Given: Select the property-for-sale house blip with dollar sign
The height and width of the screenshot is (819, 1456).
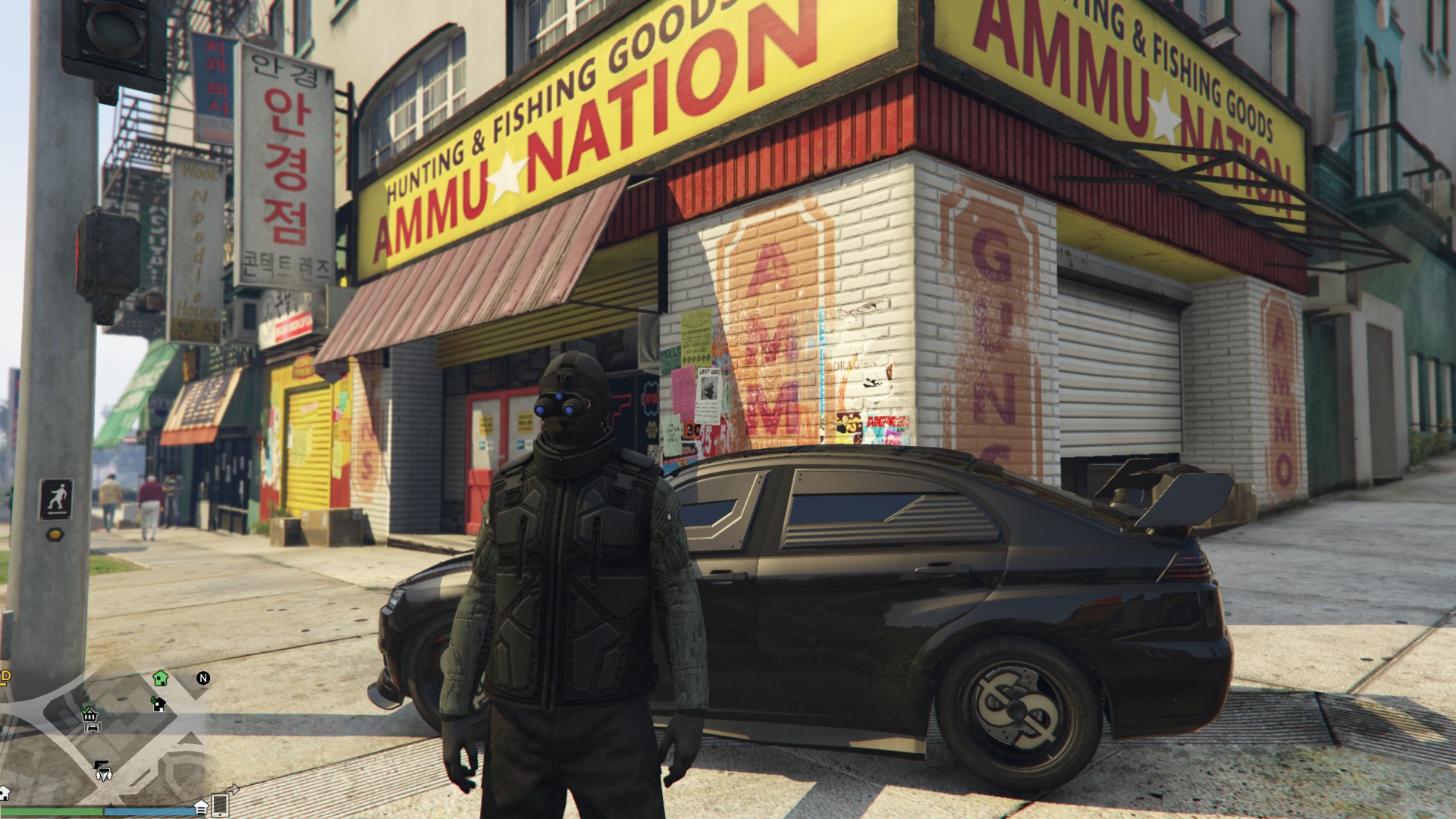Looking at the screenshot, I should 158,704.
